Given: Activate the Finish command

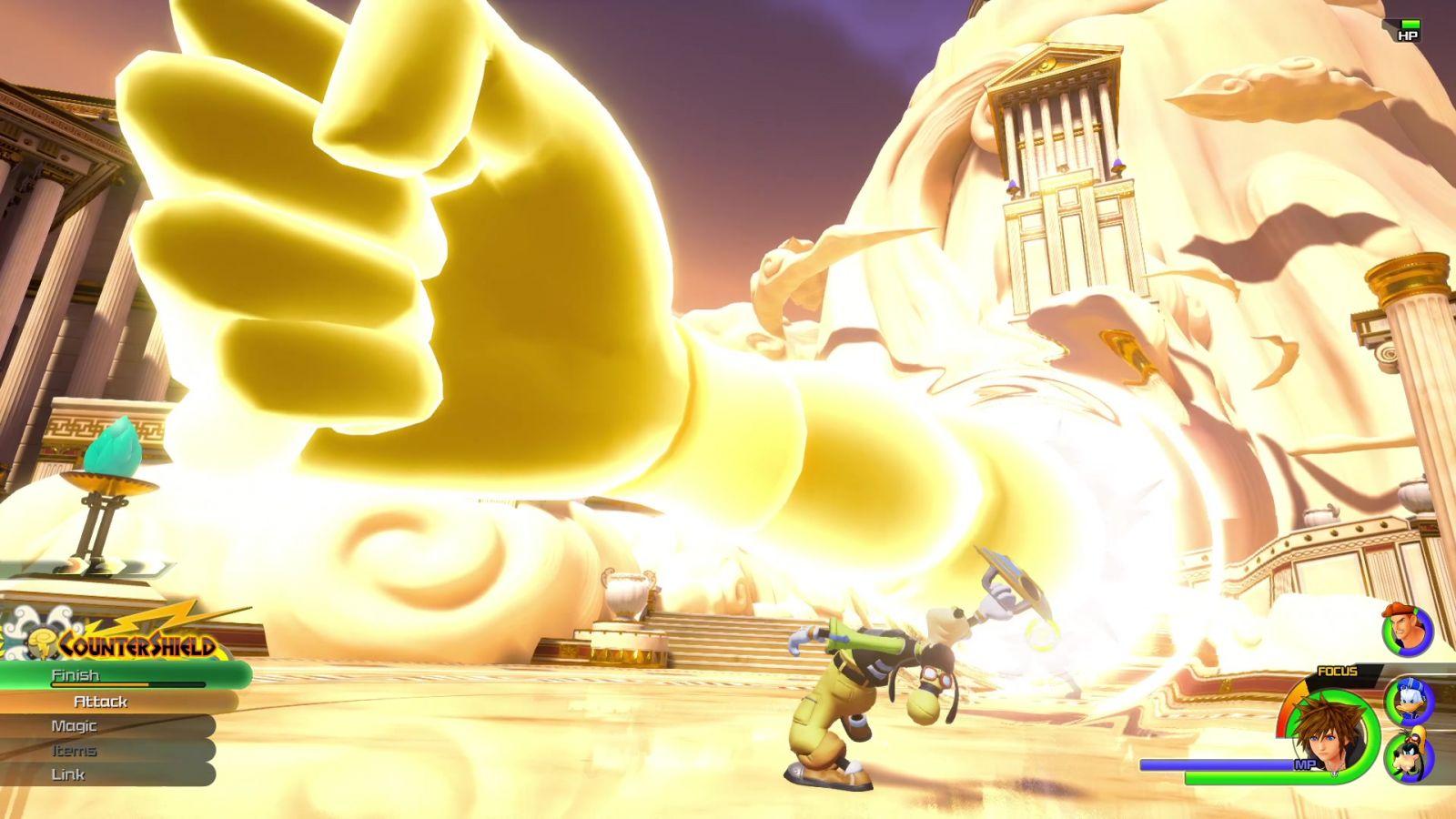Looking at the screenshot, I should pyautogui.click(x=76, y=675).
